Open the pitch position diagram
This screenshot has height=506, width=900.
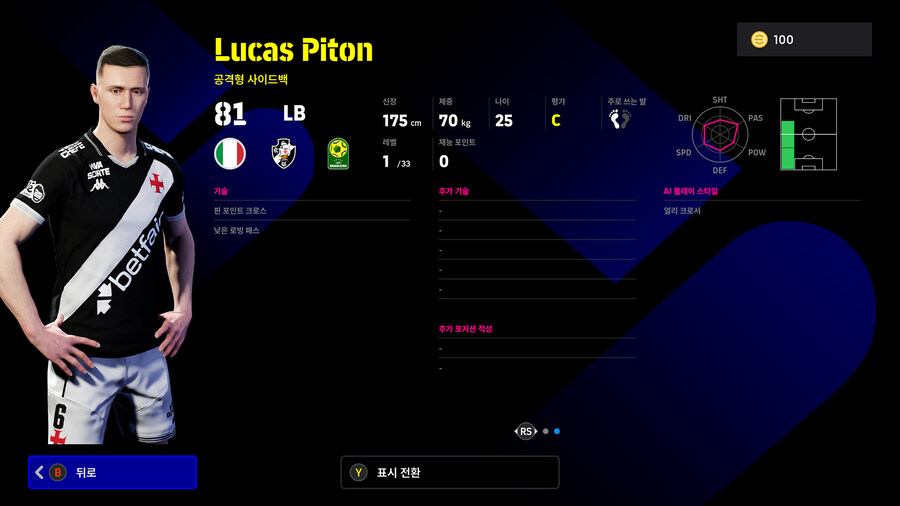coord(808,134)
